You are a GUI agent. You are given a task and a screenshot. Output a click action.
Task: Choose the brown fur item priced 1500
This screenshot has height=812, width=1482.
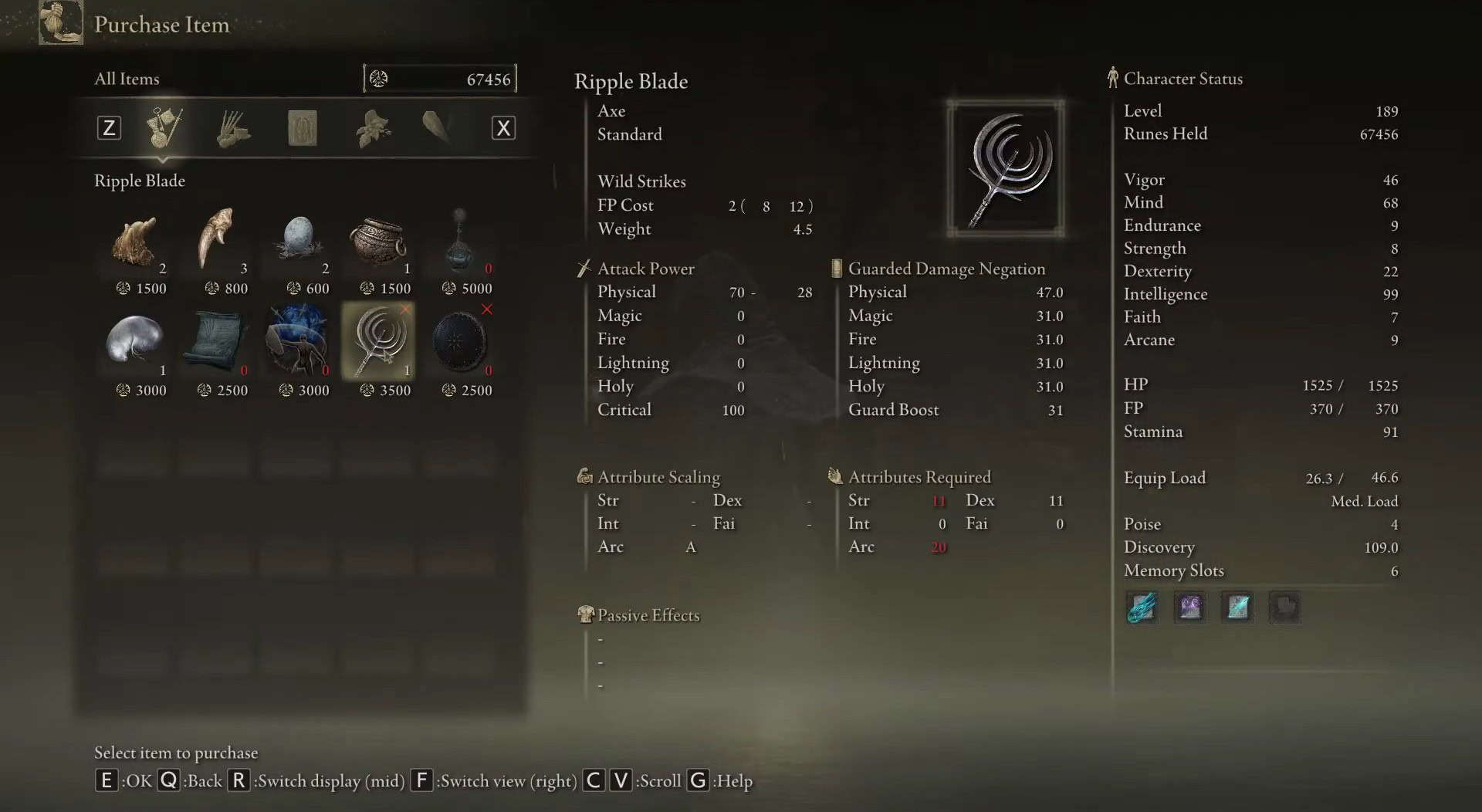click(x=135, y=240)
